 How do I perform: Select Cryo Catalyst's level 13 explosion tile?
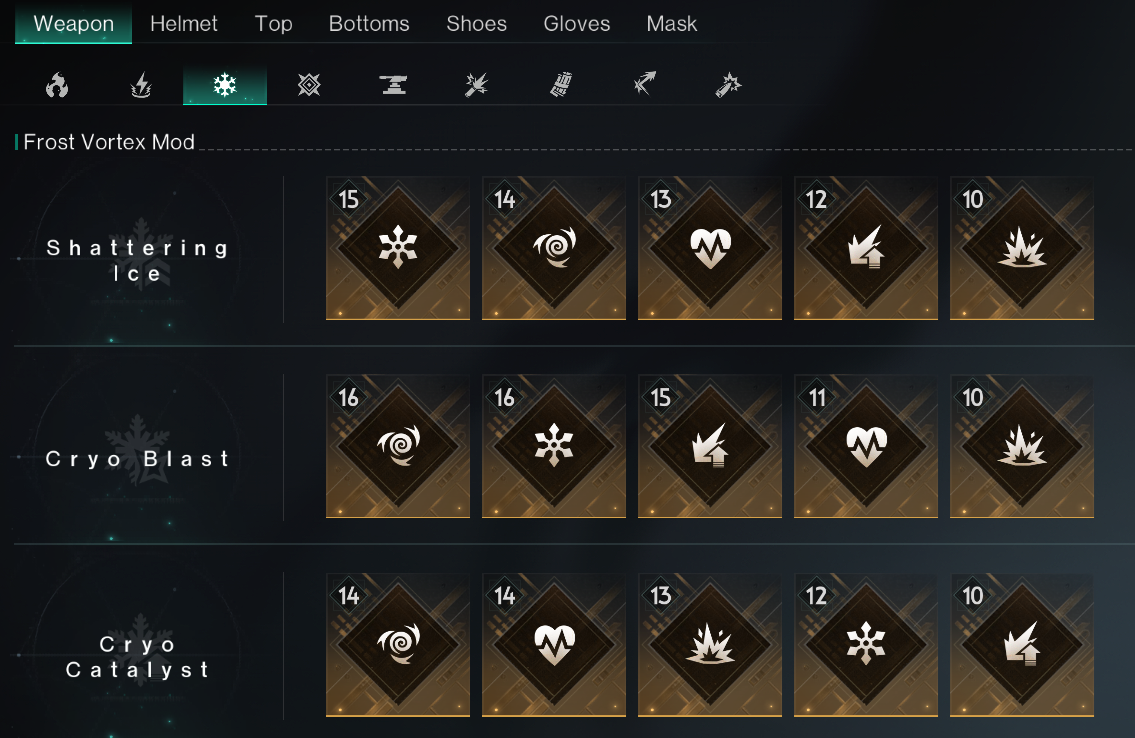[710, 644]
